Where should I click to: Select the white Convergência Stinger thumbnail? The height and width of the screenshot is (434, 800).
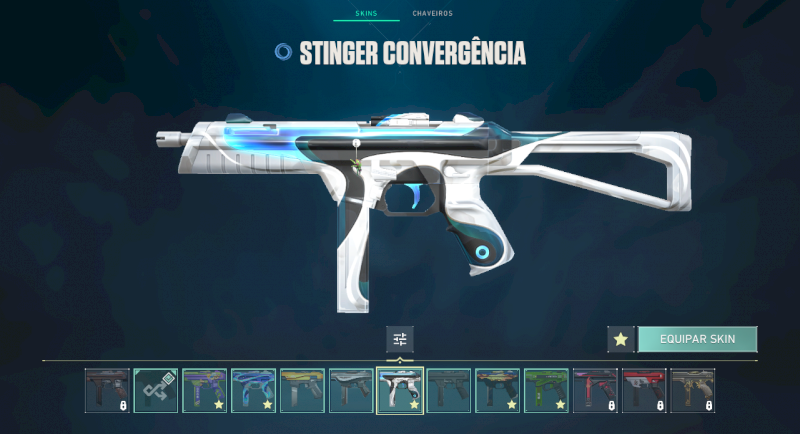pos(400,391)
